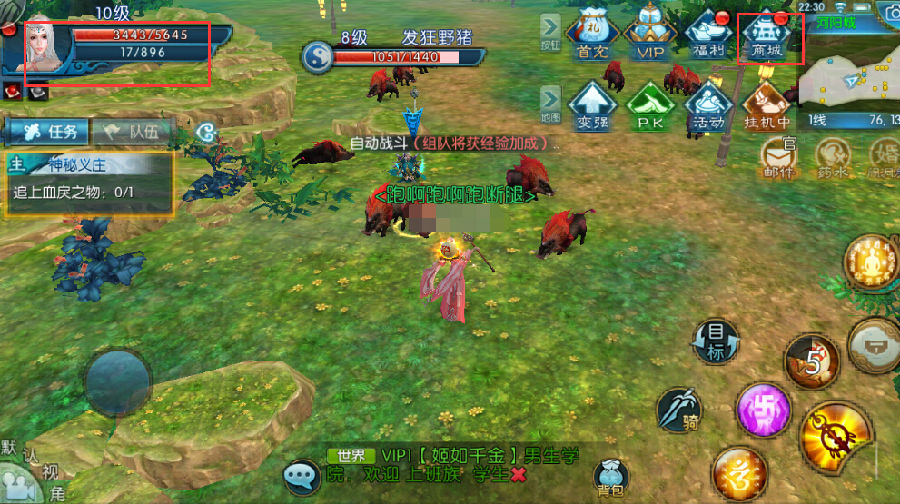Image resolution: width=900 pixels, height=504 pixels.
Task: Open the chat speech bubble button
Action: point(301,476)
